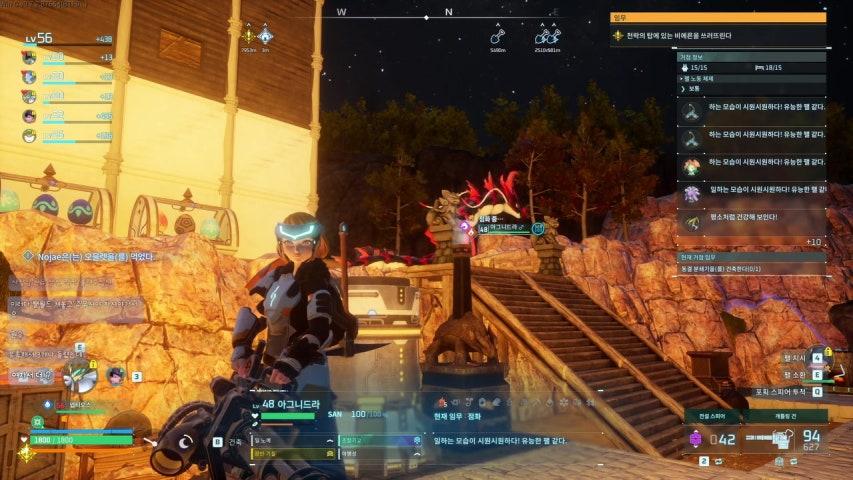Screen dimensions: 853x480
Task: Select the top party pal portrait
Action: coord(30,57)
